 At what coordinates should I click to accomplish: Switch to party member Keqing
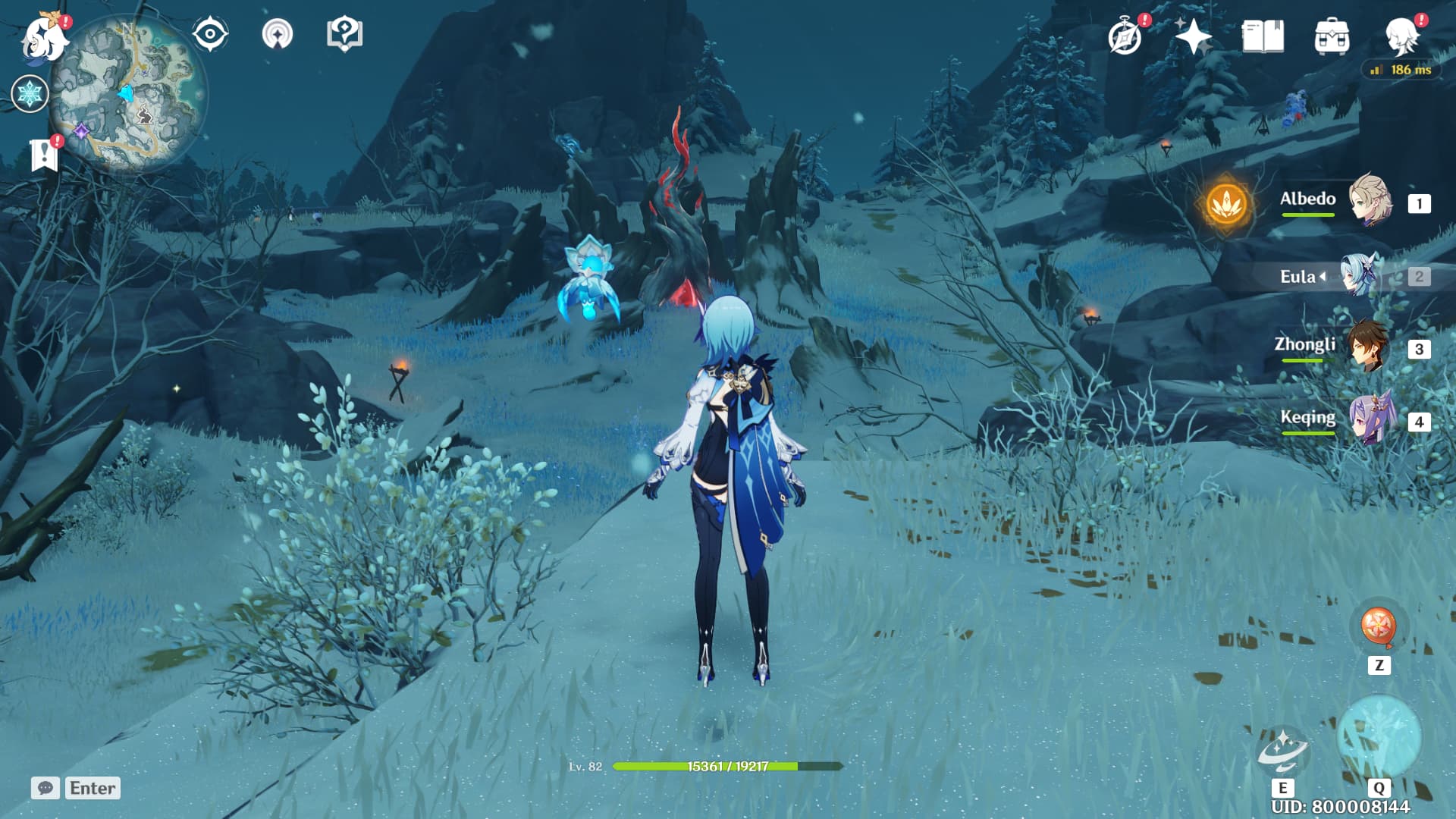coord(1370,419)
